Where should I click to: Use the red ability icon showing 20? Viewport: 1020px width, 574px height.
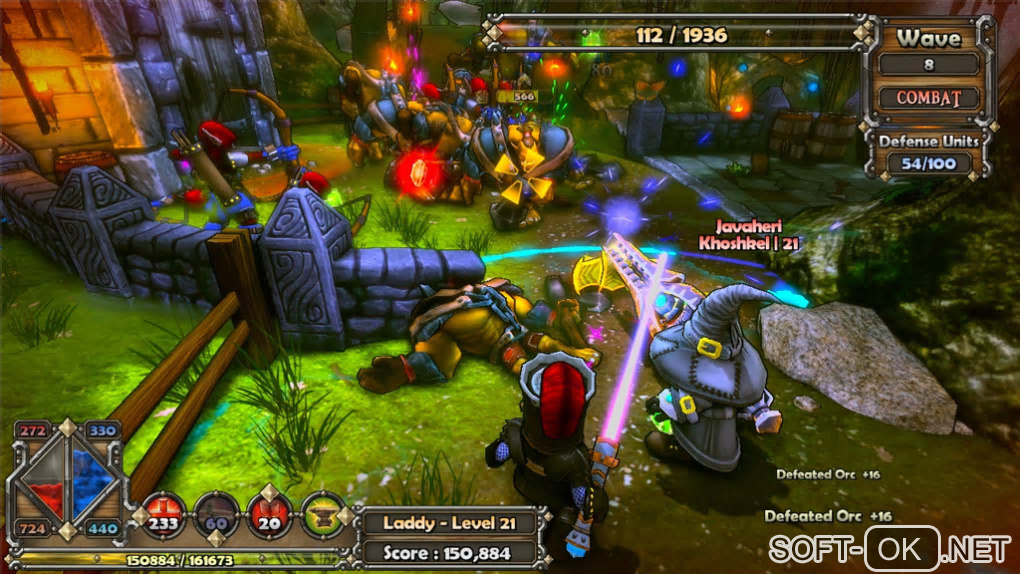coord(270,514)
